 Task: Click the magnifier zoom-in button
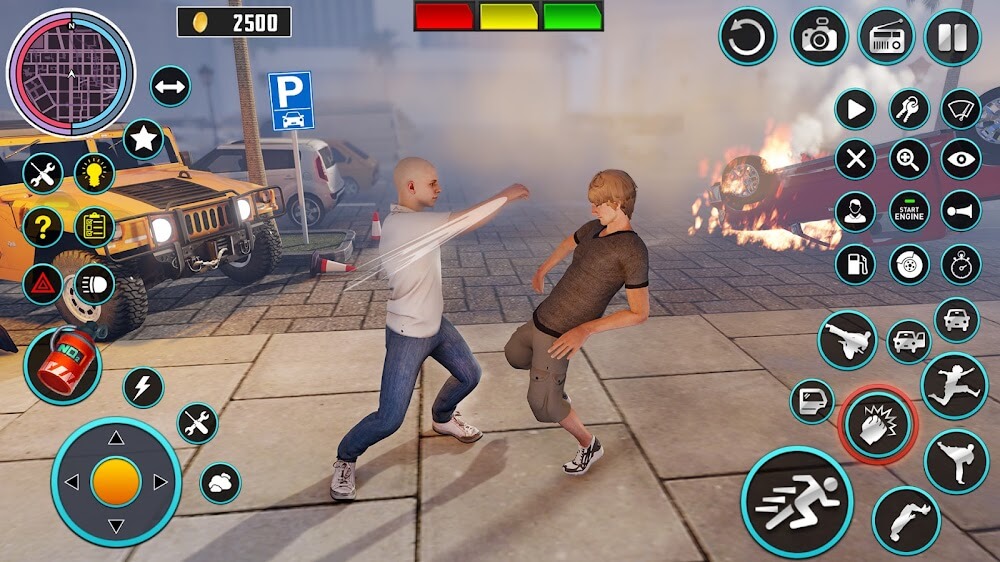click(x=909, y=159)
